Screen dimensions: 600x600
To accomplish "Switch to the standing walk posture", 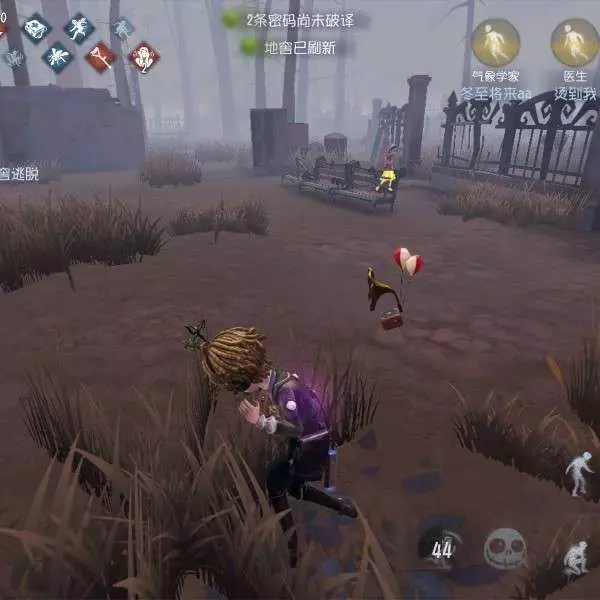I will coord(579,473).
